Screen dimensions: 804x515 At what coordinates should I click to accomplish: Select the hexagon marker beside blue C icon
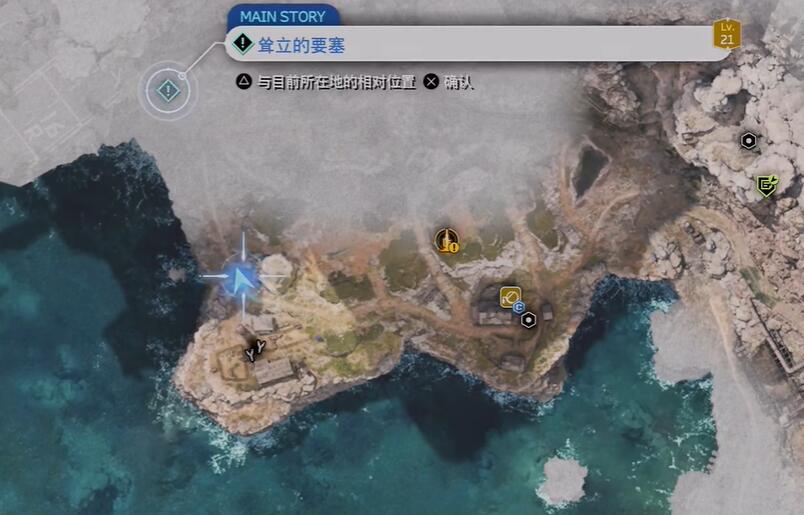click(528, 319)
